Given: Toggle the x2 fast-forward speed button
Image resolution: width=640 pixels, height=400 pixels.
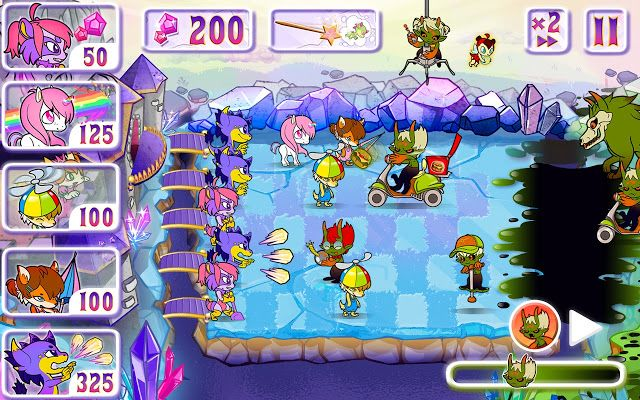Looking at the screenshot, I should pyautogui.click(x=545, y=31).
